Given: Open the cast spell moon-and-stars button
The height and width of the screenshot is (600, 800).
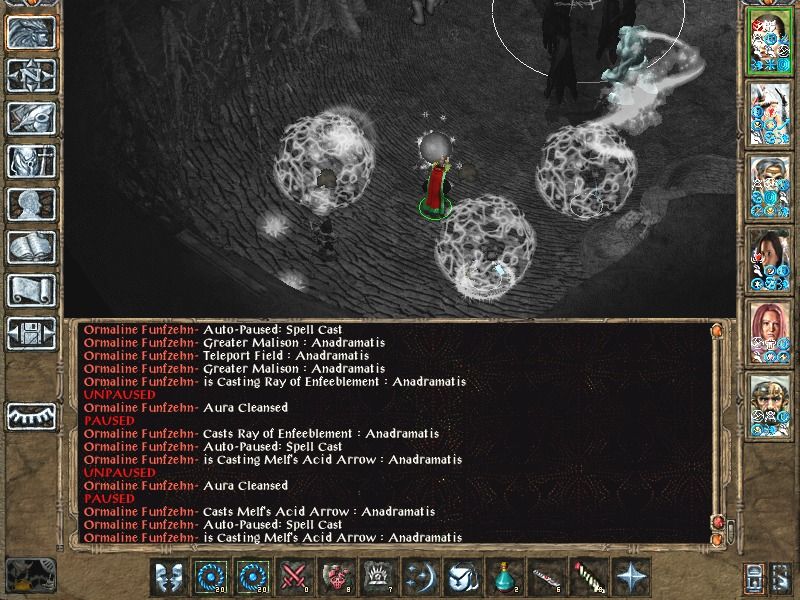Looking at the screenshot, I should [x=419, y=578].
